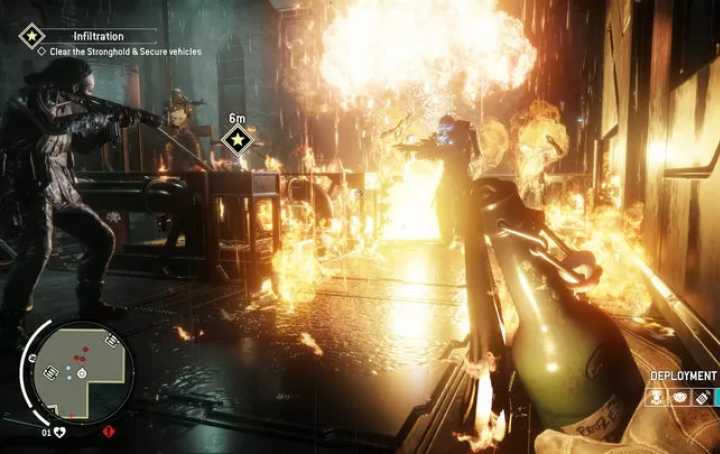Choose the middle Deployment item slot
Viewport: 720px width, 454px height.
[681, 398]
